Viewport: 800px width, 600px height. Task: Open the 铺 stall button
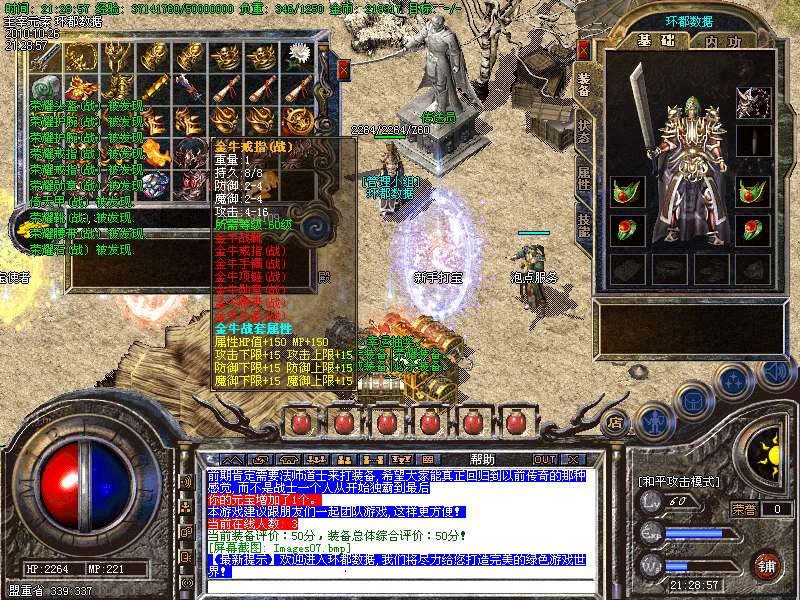click(766, 565)
